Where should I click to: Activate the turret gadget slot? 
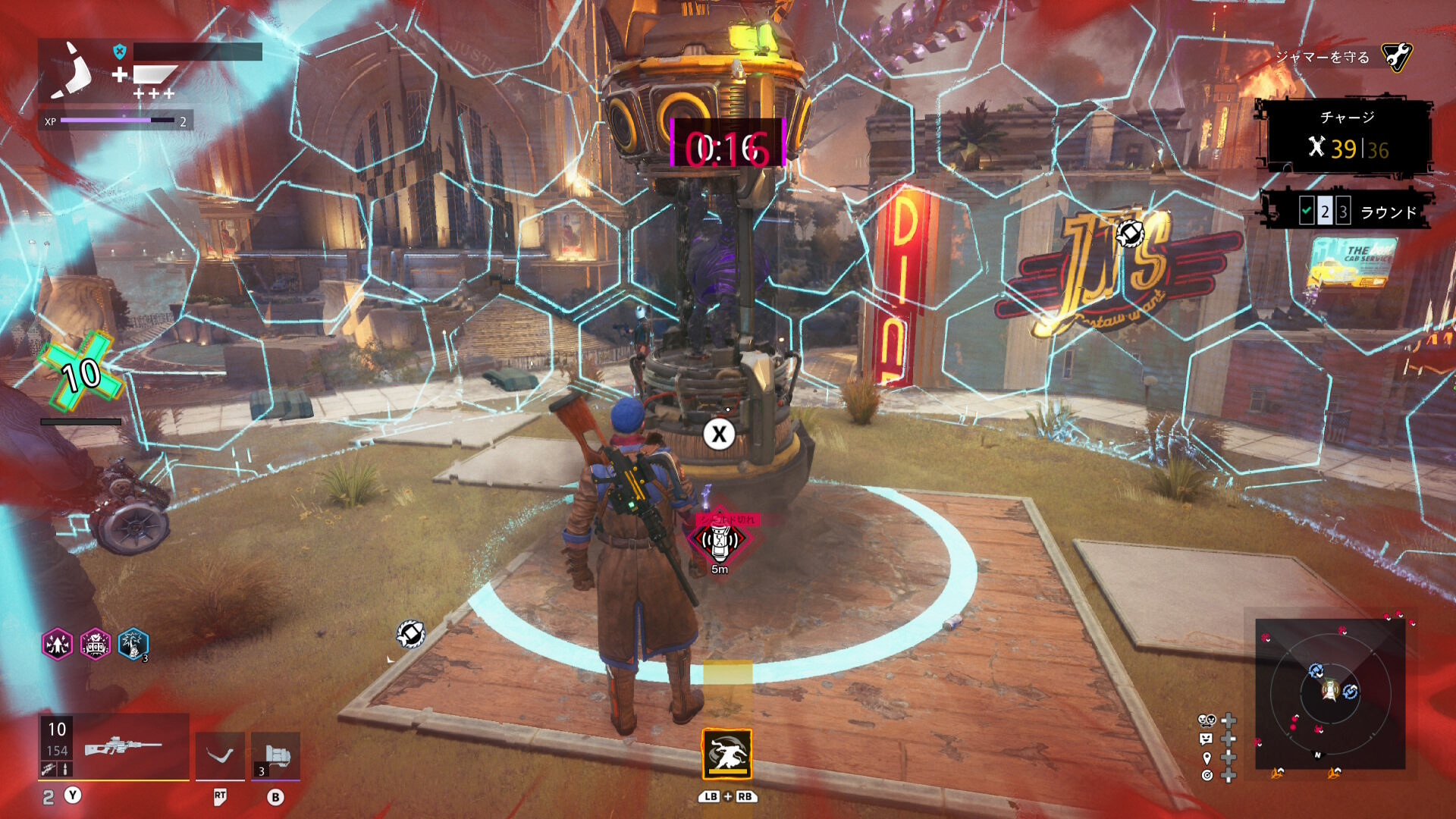(x=276, y=755)
